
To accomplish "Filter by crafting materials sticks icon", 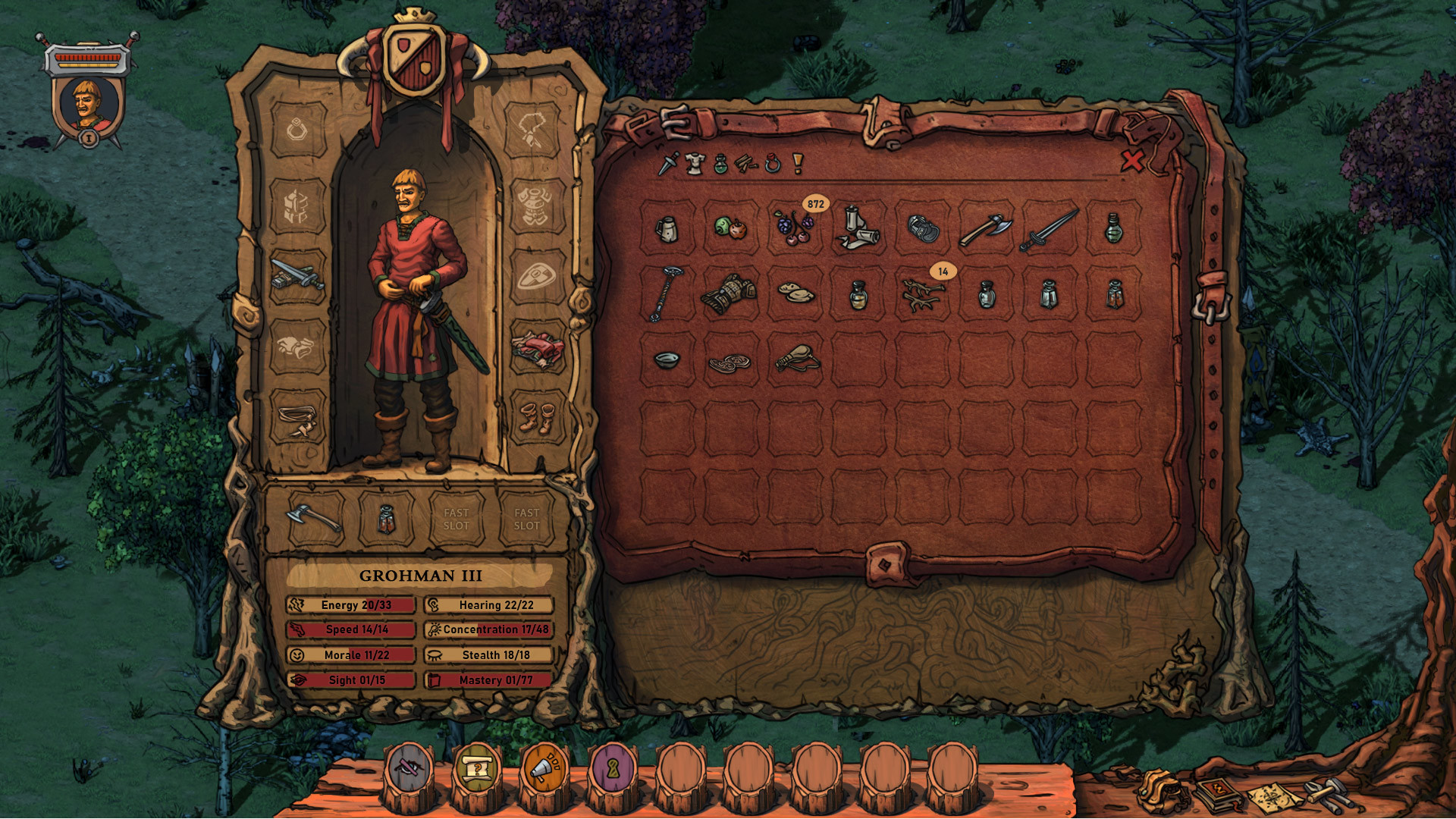I will pos(745,163).
